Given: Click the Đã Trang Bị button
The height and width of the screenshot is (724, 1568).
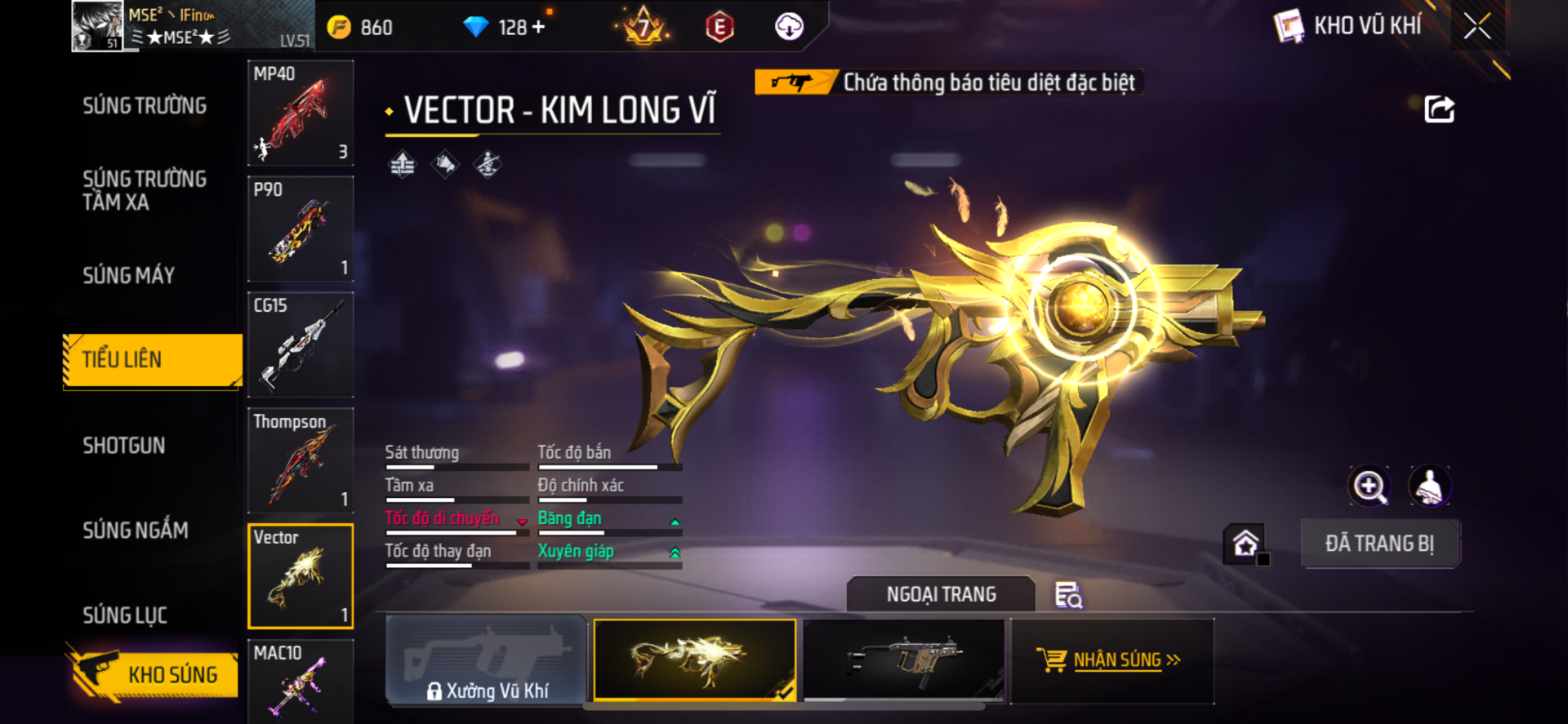Looking at the screenshot, I should click(x=1379, y=544).
